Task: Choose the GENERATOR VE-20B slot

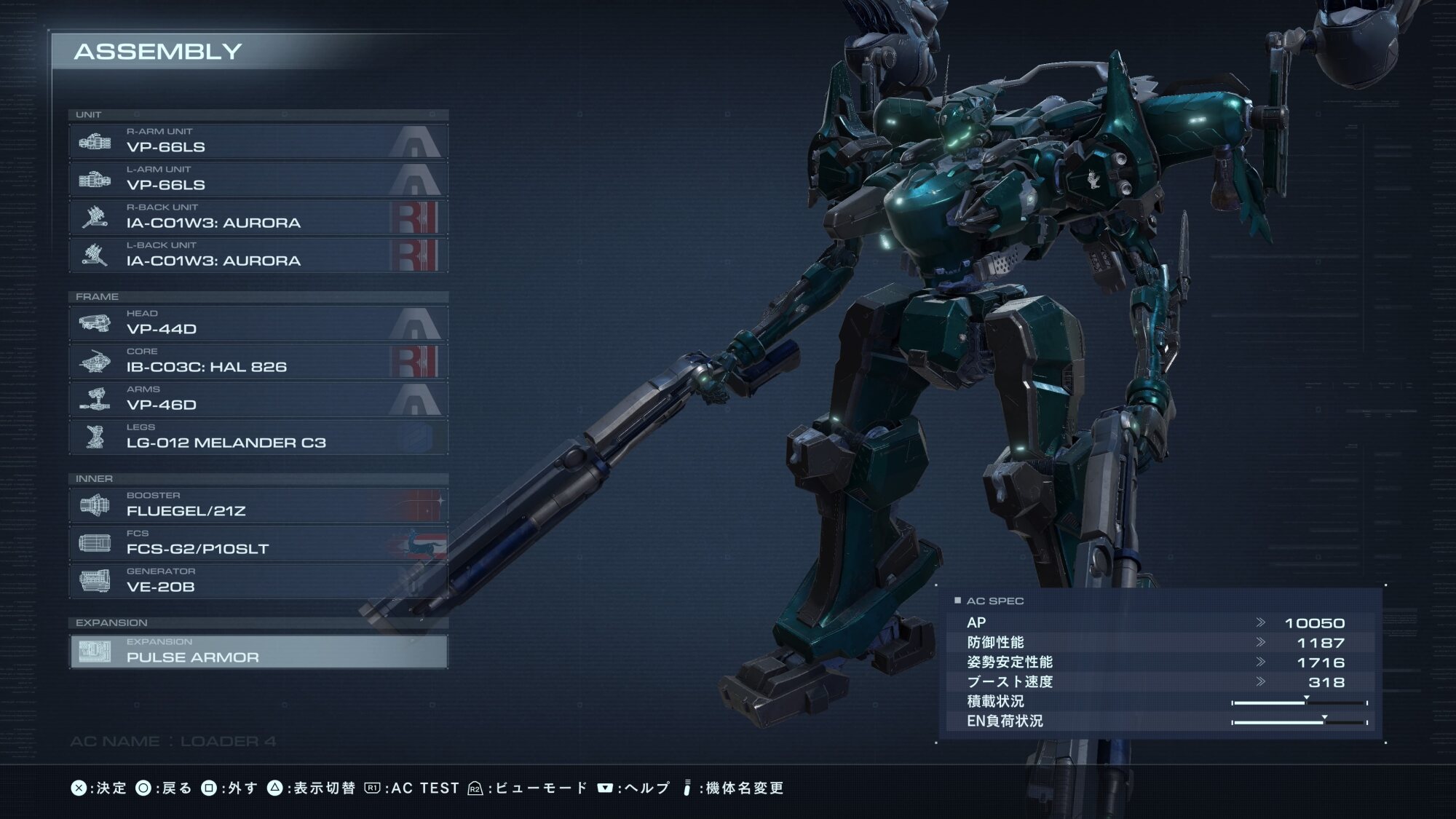Action: click(258, 581)
